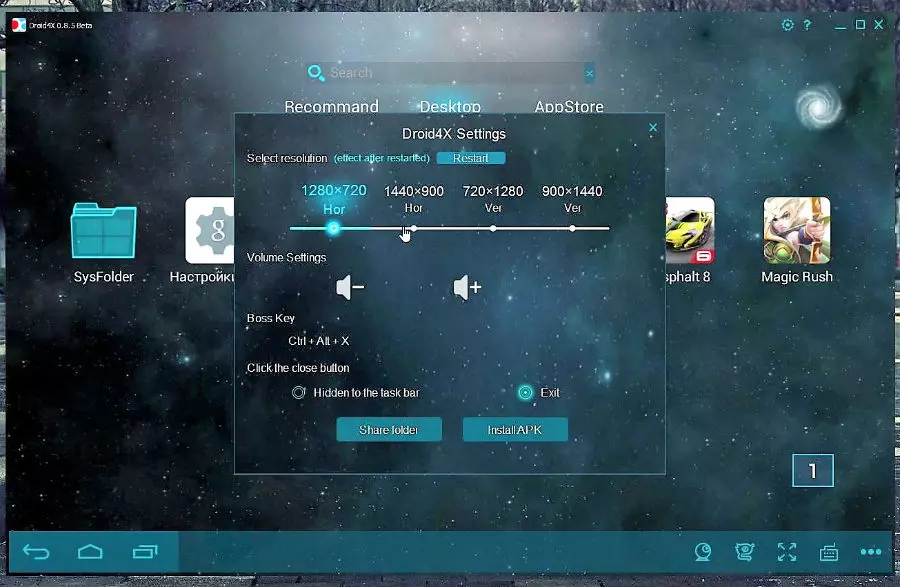Switch to the AppStore tab
The width and height of the screenshot is (900, 587).
569,107
